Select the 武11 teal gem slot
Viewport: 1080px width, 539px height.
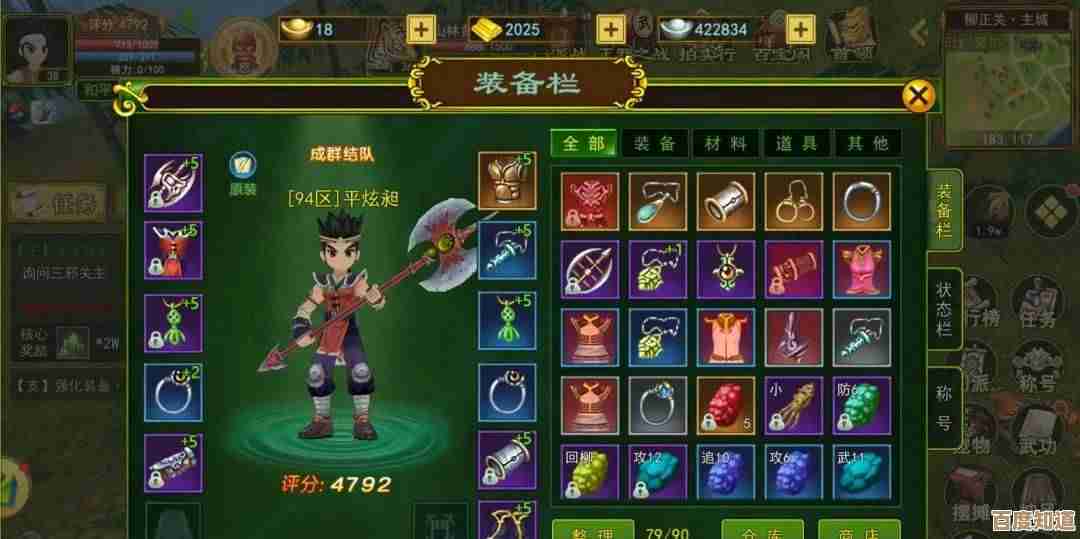tap(862, 472)
